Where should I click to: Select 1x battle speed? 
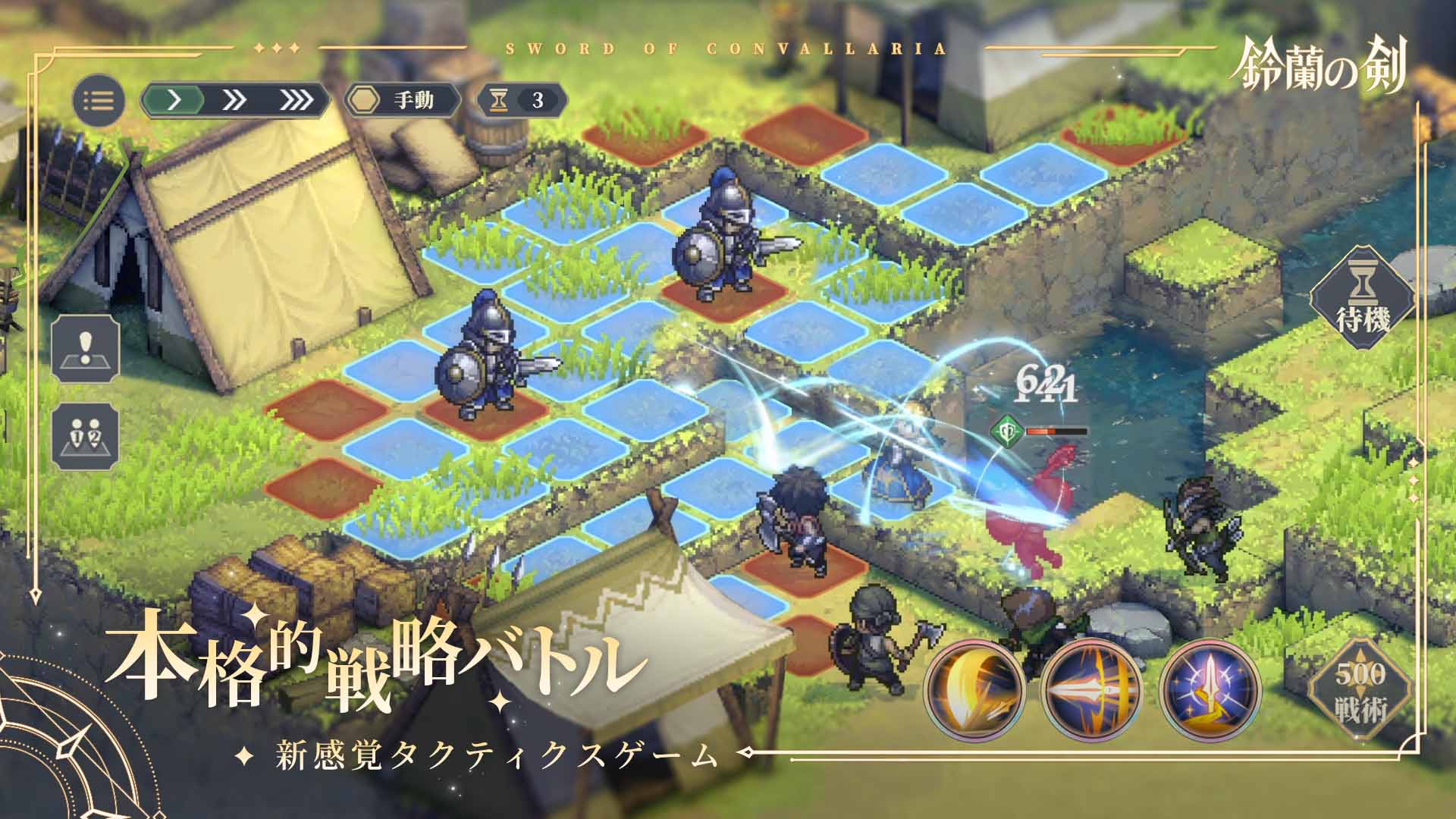(172, 99)
